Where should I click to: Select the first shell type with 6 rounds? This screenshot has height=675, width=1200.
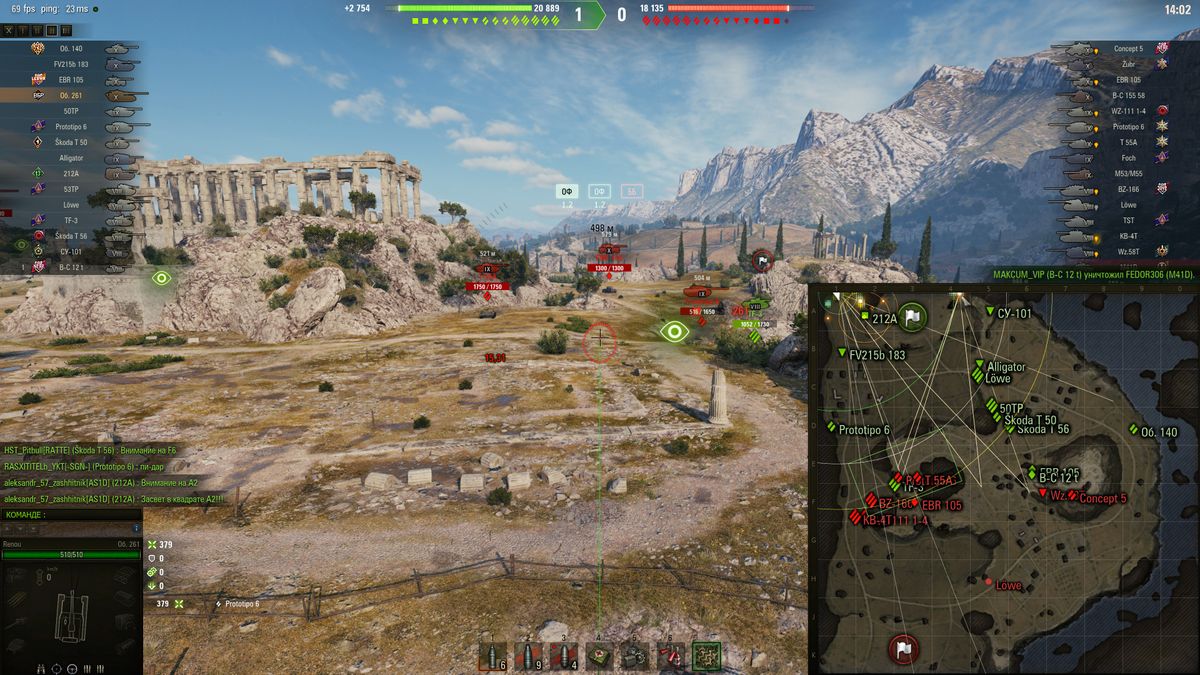(492, 655)
